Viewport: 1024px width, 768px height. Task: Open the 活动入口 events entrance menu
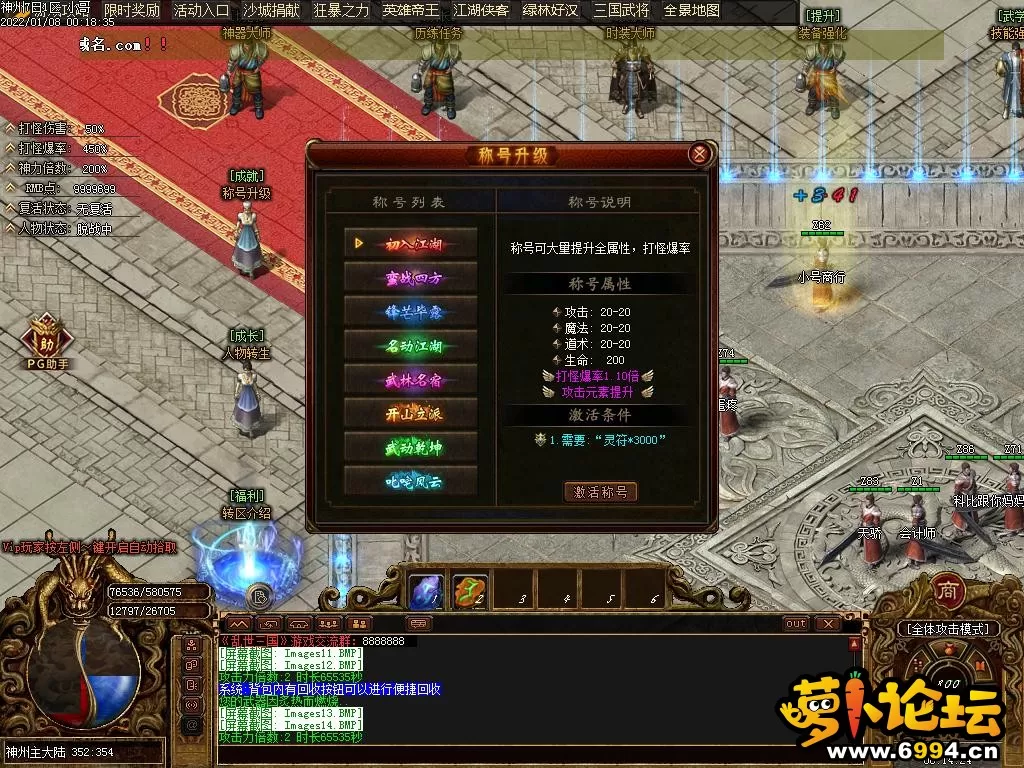201,11
